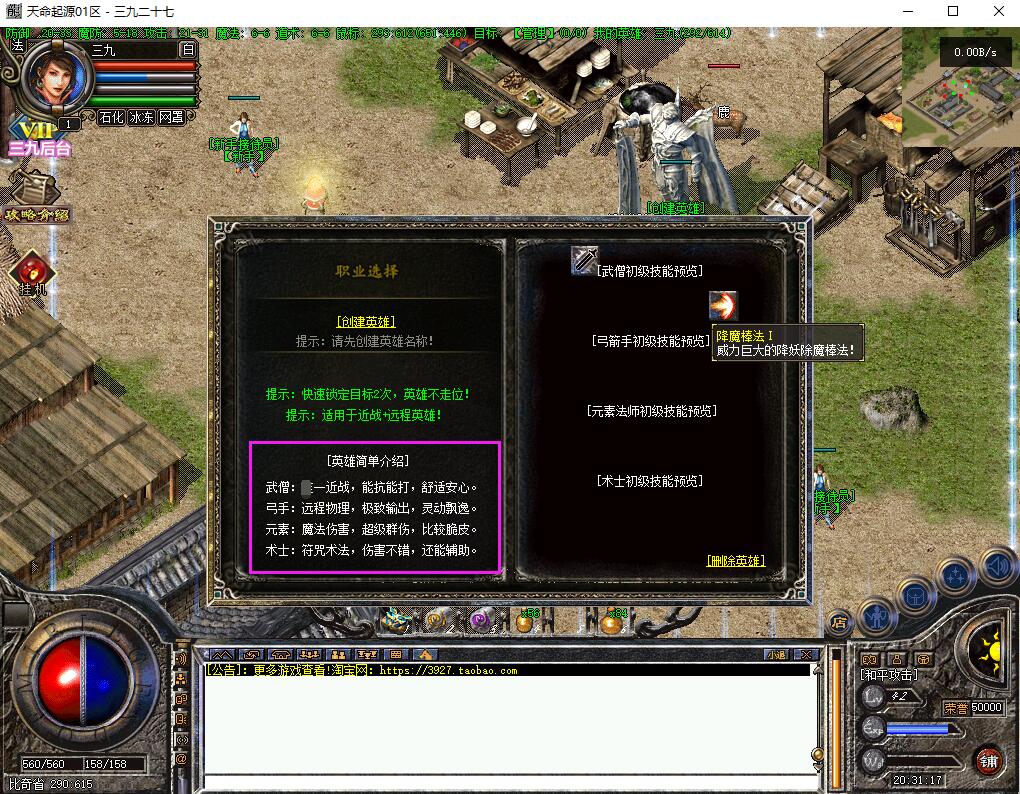
Task: Toggle the 和平攻击 attack mode
Action: [888, 675]
